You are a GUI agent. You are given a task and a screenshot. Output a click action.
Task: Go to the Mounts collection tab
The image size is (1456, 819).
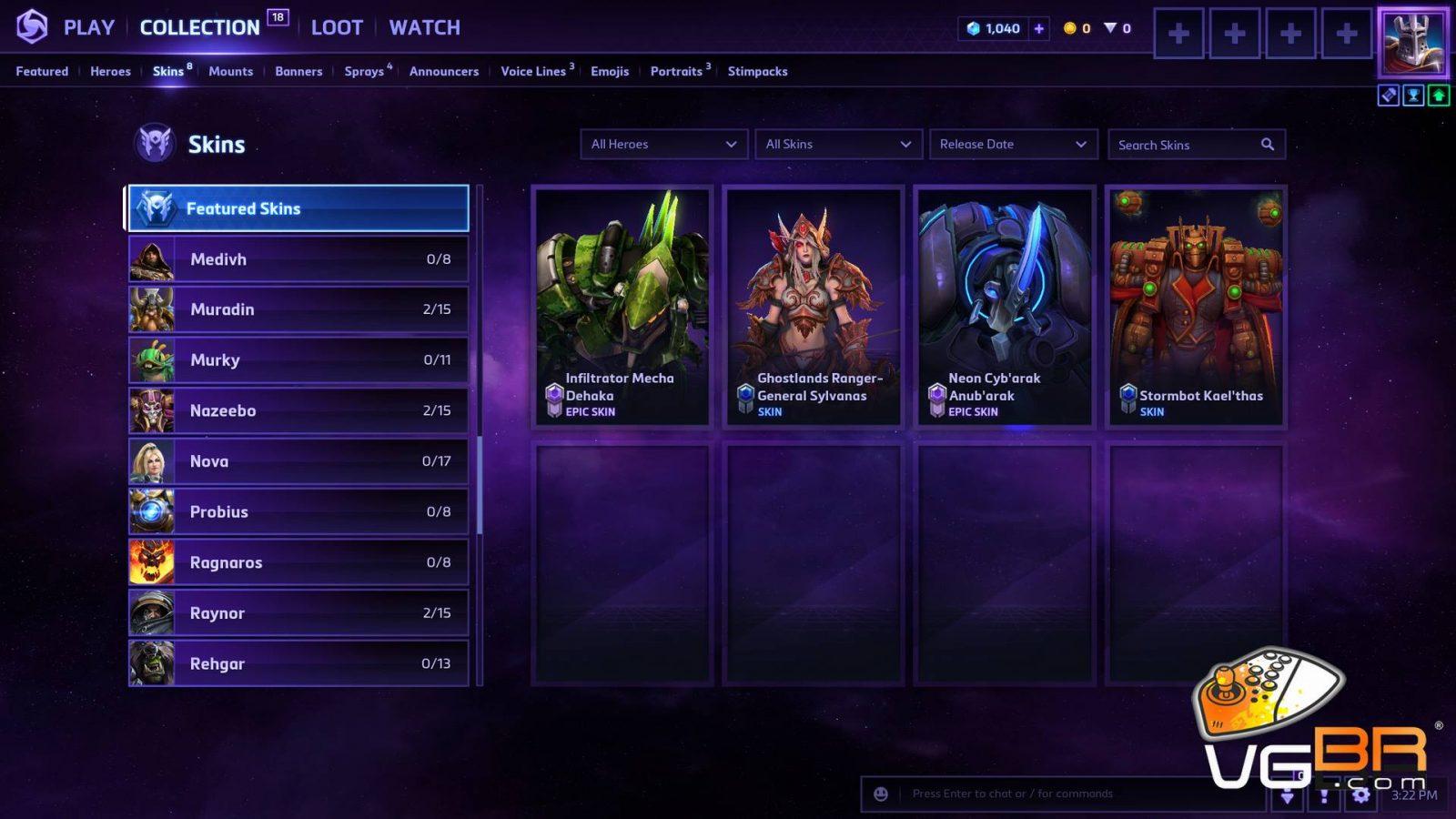(x=230, y=71)
